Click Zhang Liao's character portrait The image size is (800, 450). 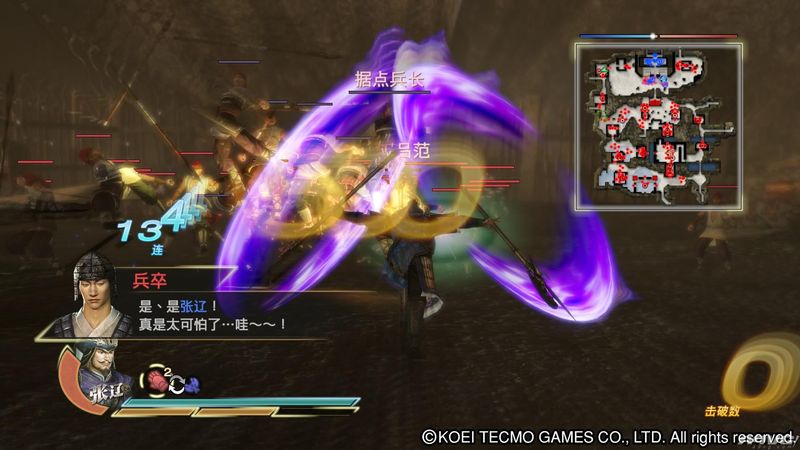pos(98,378)
